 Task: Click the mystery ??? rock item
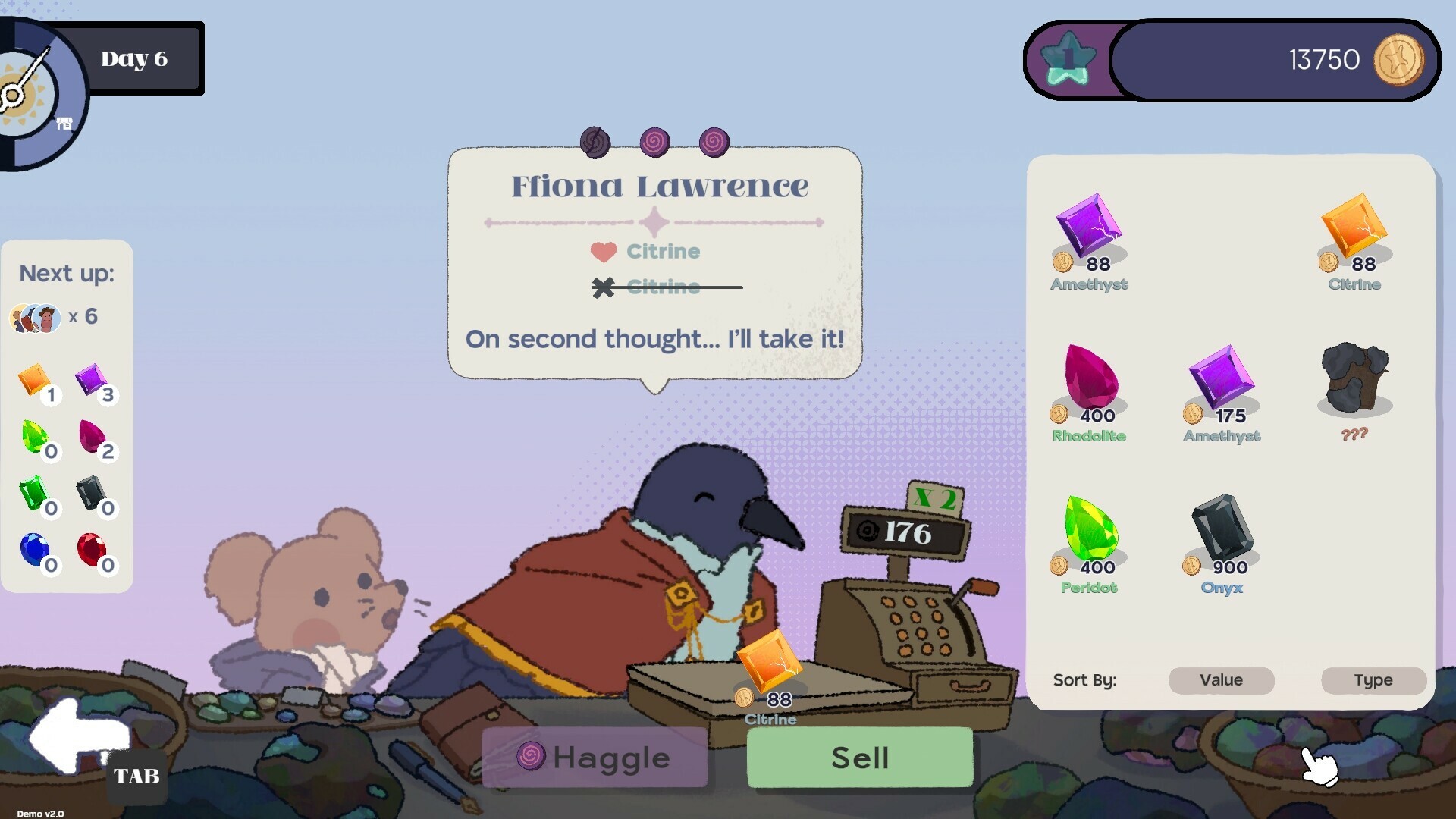pos(1355,383)
